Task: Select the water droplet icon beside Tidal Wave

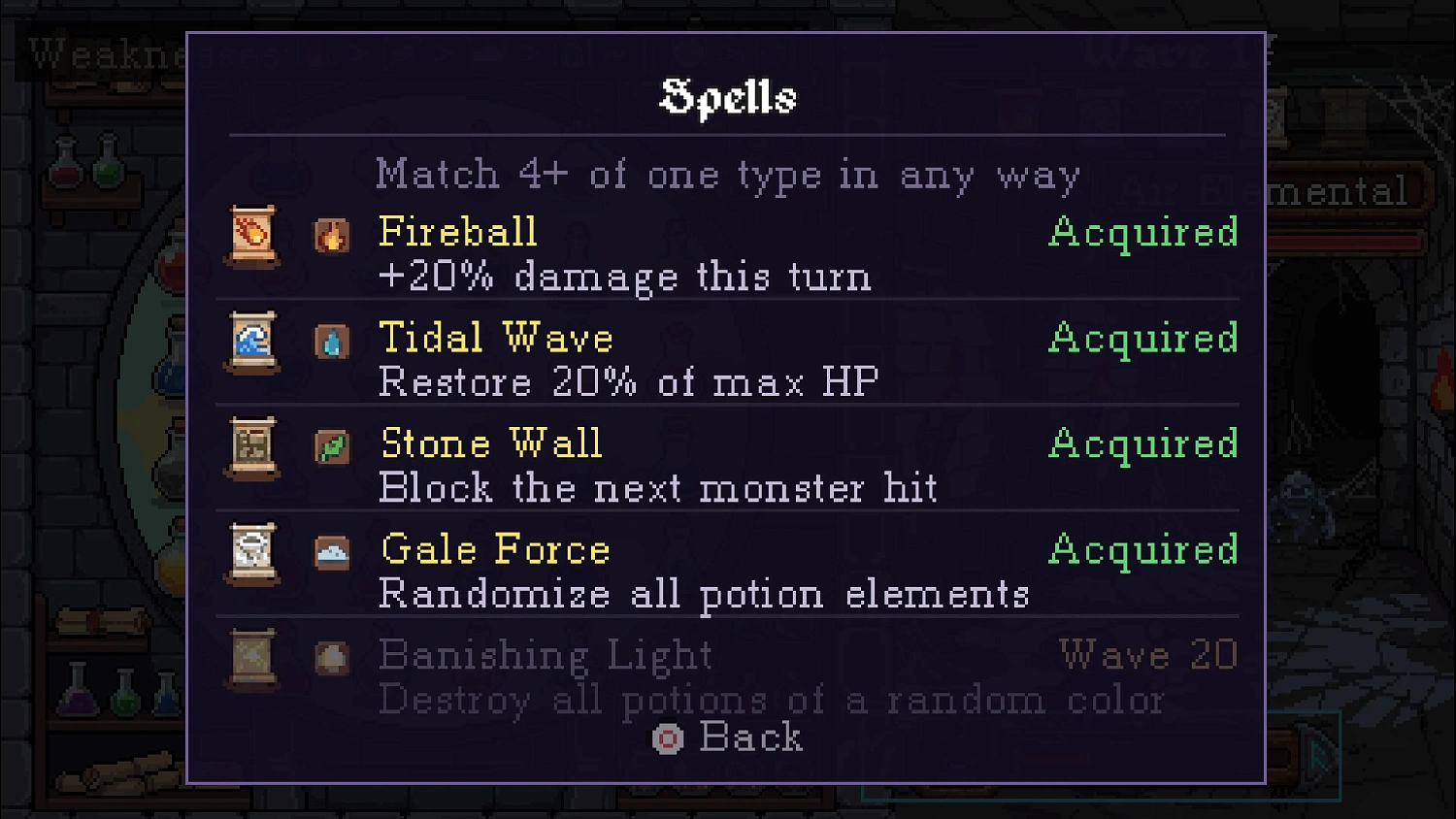Action: 332,343
